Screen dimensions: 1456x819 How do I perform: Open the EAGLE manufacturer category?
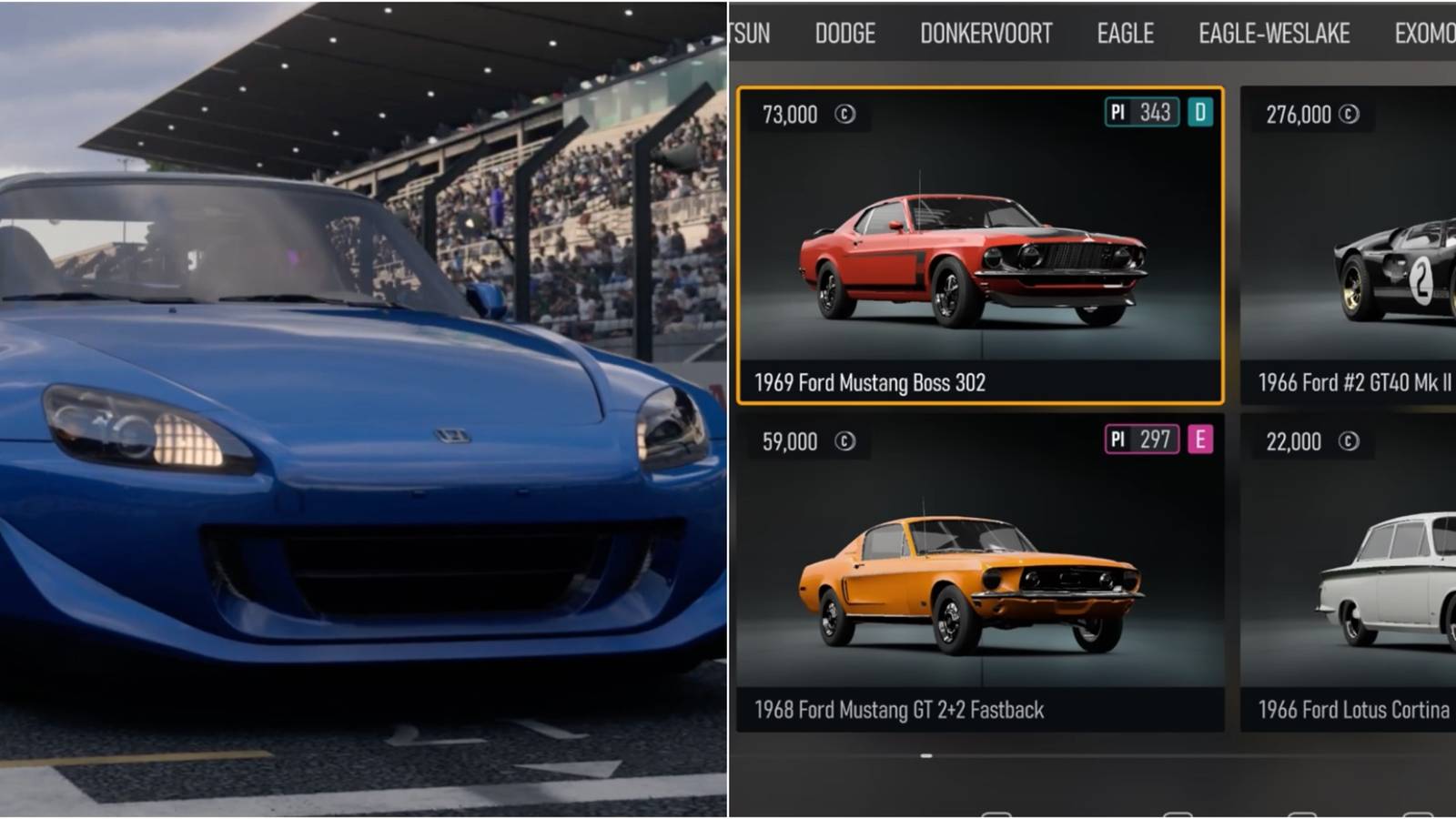tap(1125, 33)
